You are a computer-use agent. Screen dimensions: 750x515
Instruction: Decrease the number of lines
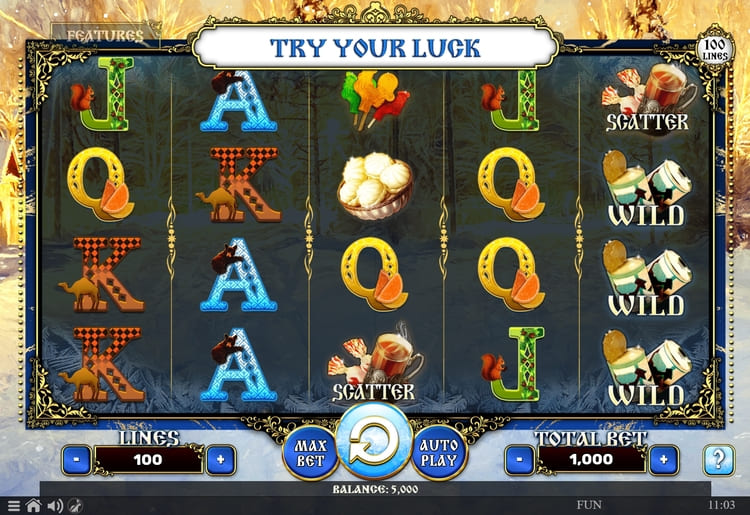click(77, 460)
